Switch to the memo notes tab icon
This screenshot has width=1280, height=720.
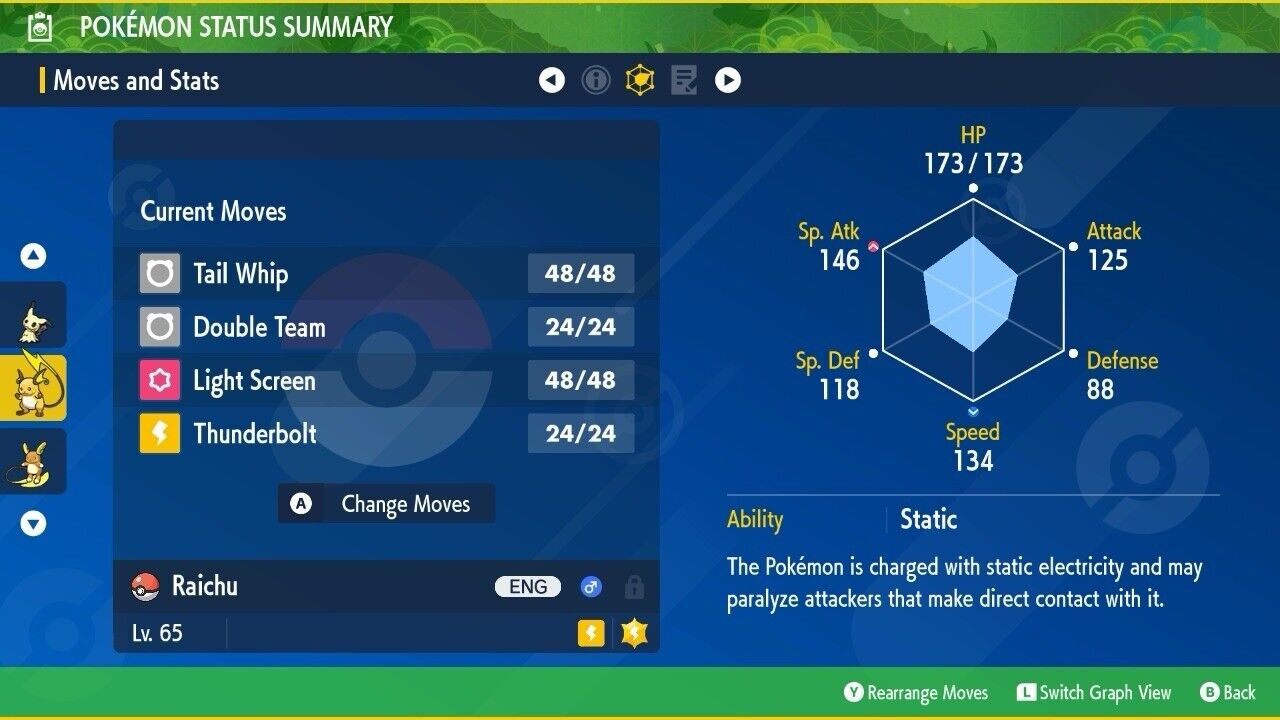pos(684,80)
